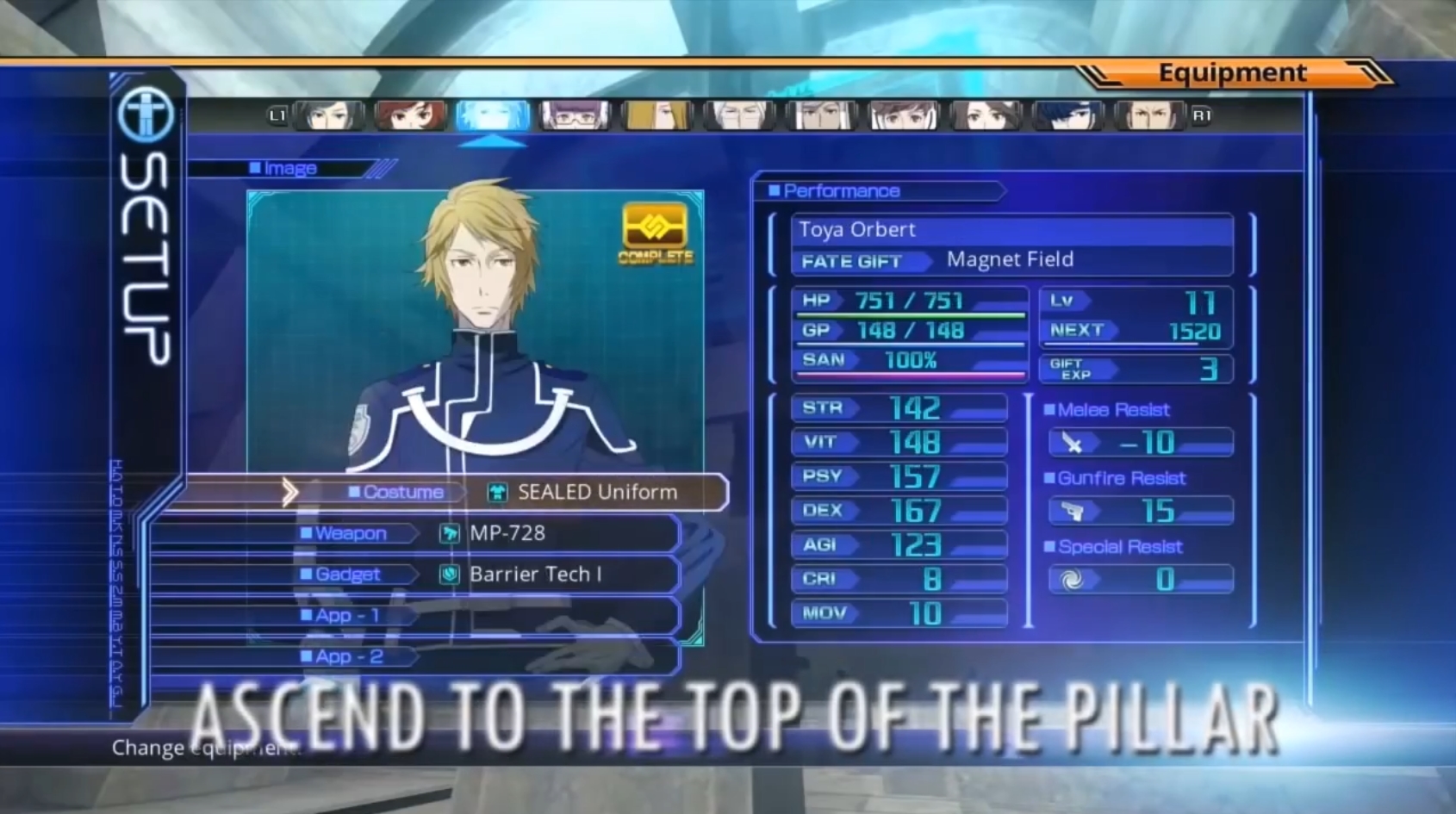1456x814 pixels.
Task: Select the gun icon beside MP-728
Action: (451, 533)
